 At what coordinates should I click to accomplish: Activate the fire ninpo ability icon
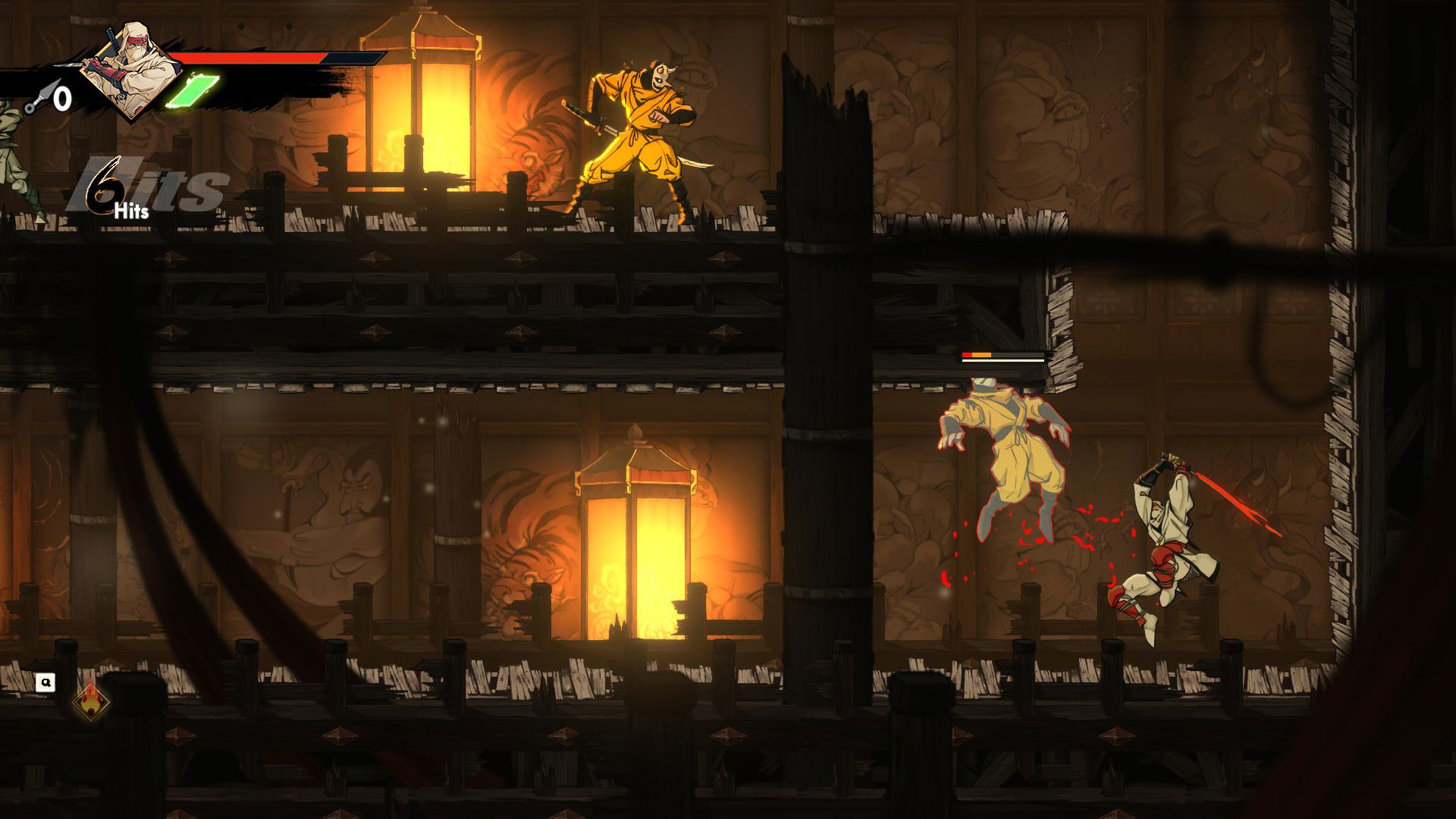[90, 701]
